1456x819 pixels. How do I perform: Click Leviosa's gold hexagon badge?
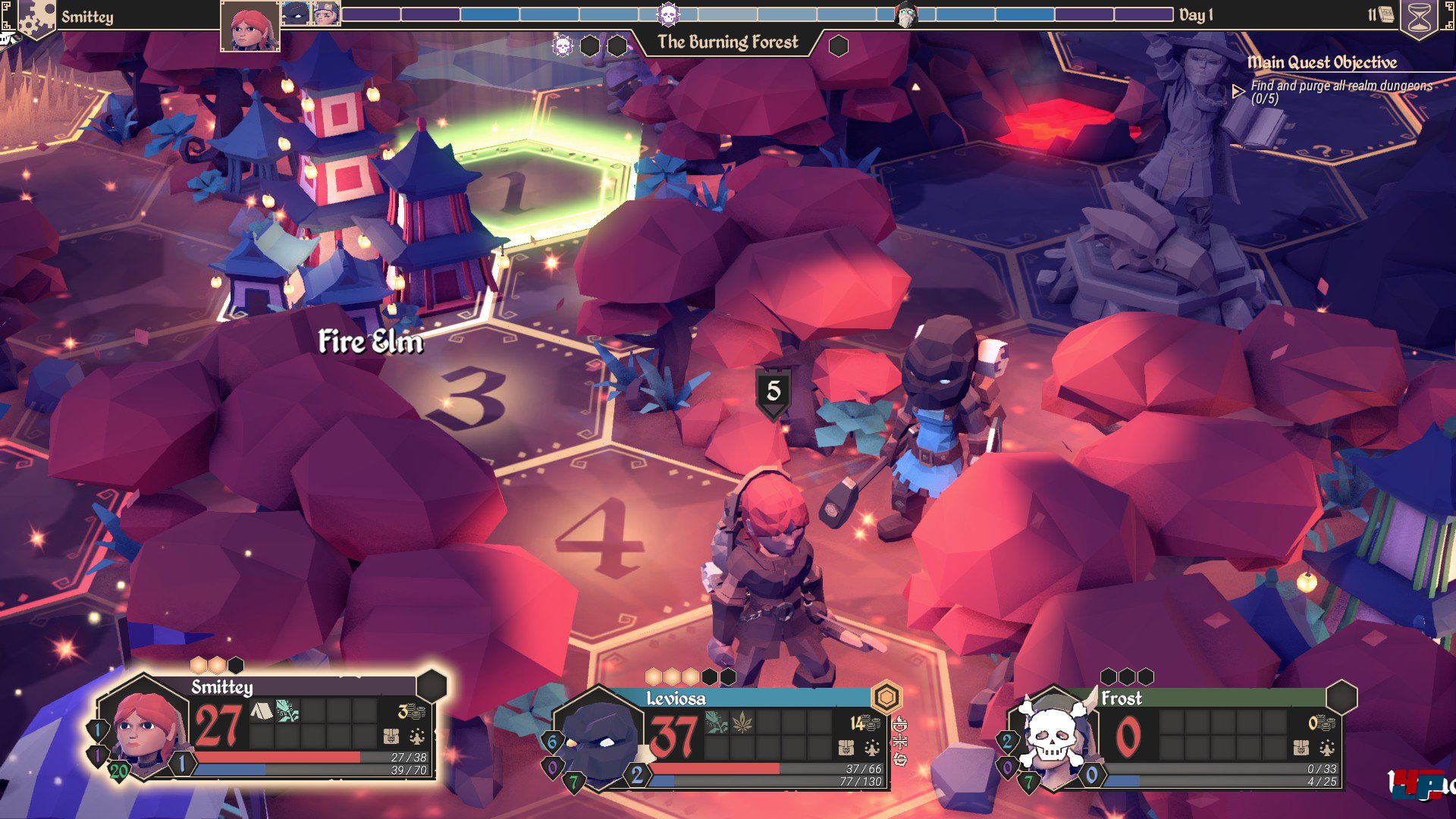pos(886,696)
